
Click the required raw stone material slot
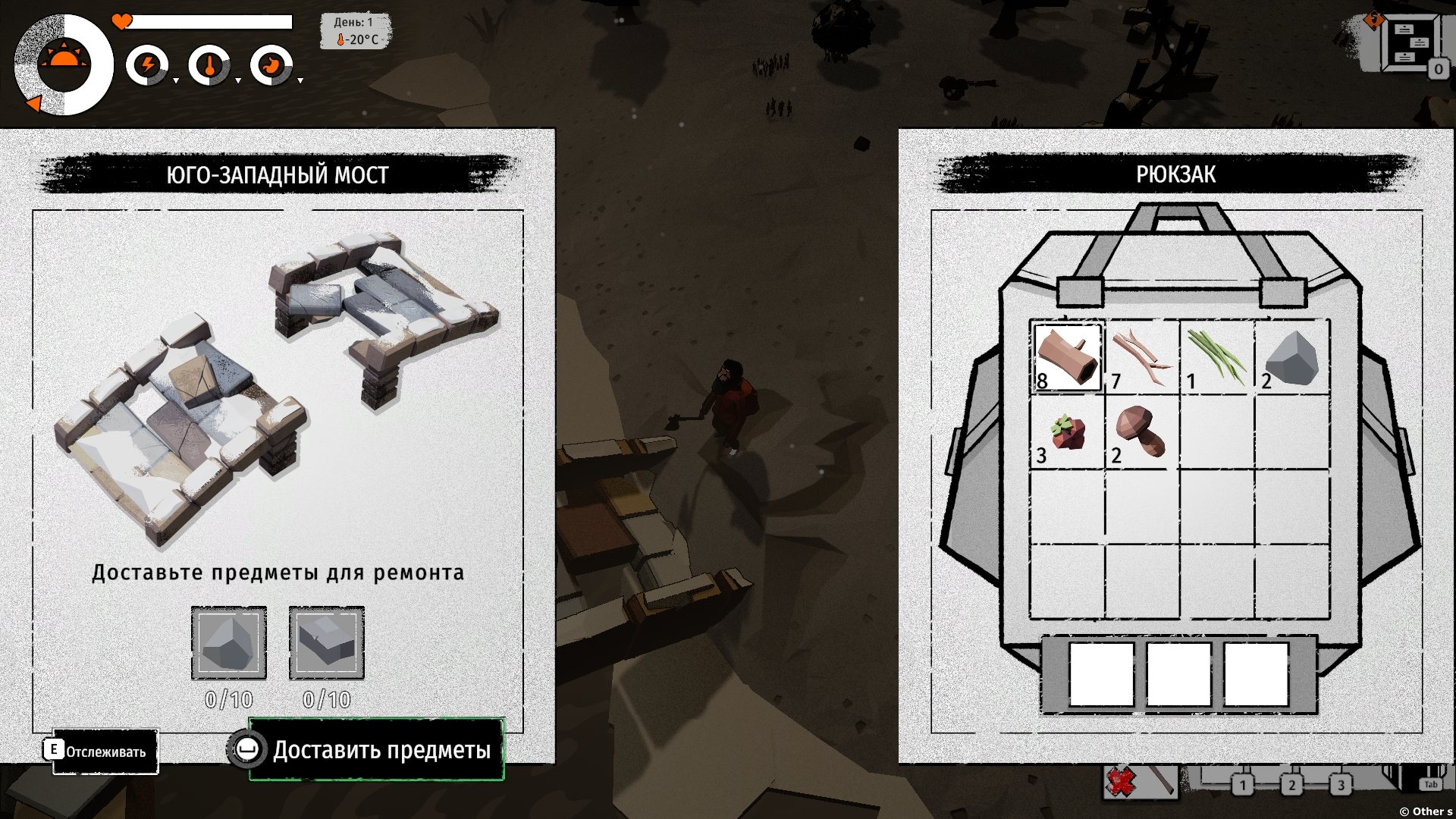tap(228, 643)
